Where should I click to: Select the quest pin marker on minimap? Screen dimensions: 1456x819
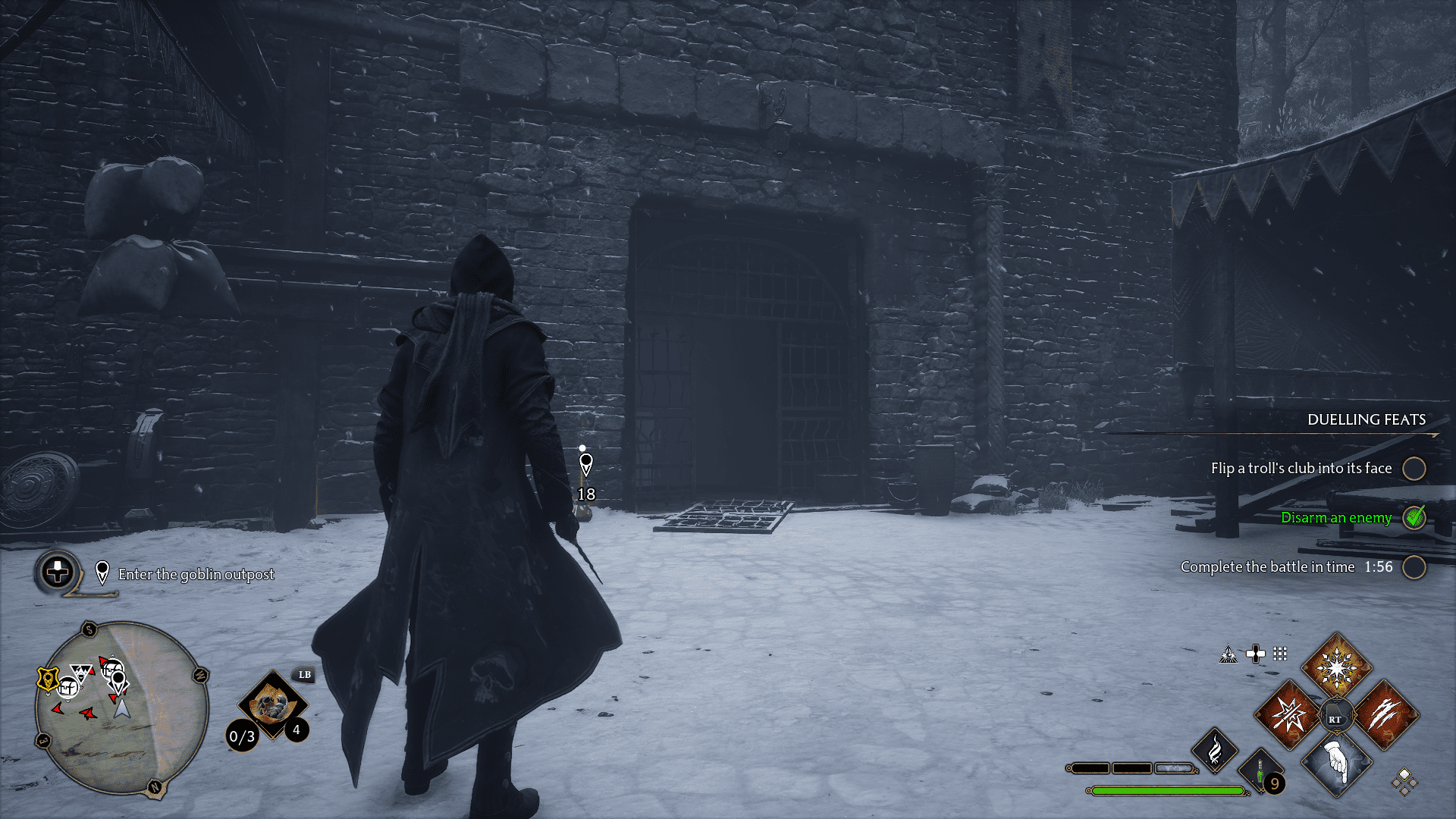coord(119,679)
